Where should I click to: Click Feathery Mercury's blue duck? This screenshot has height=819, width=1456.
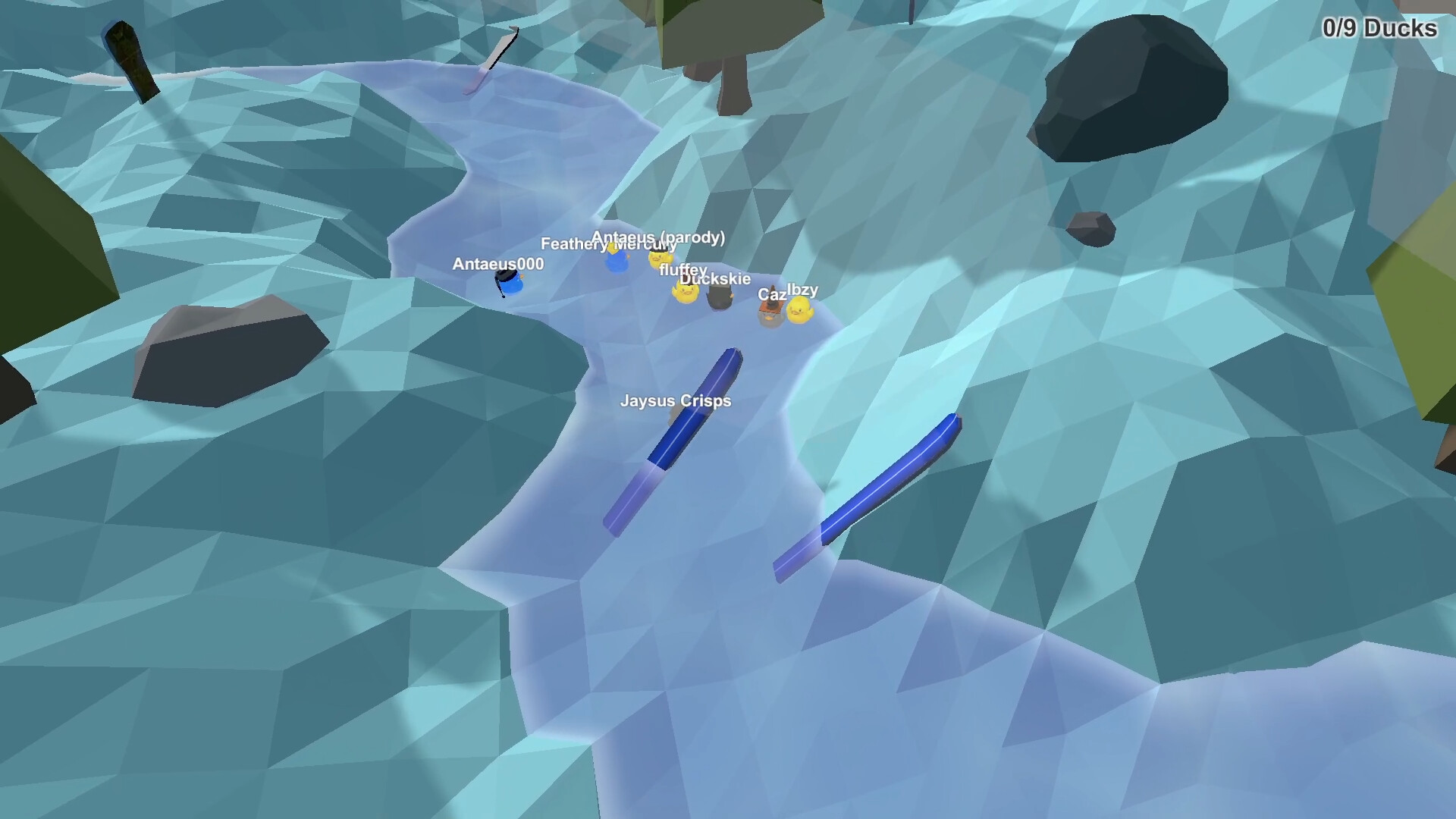616,262
